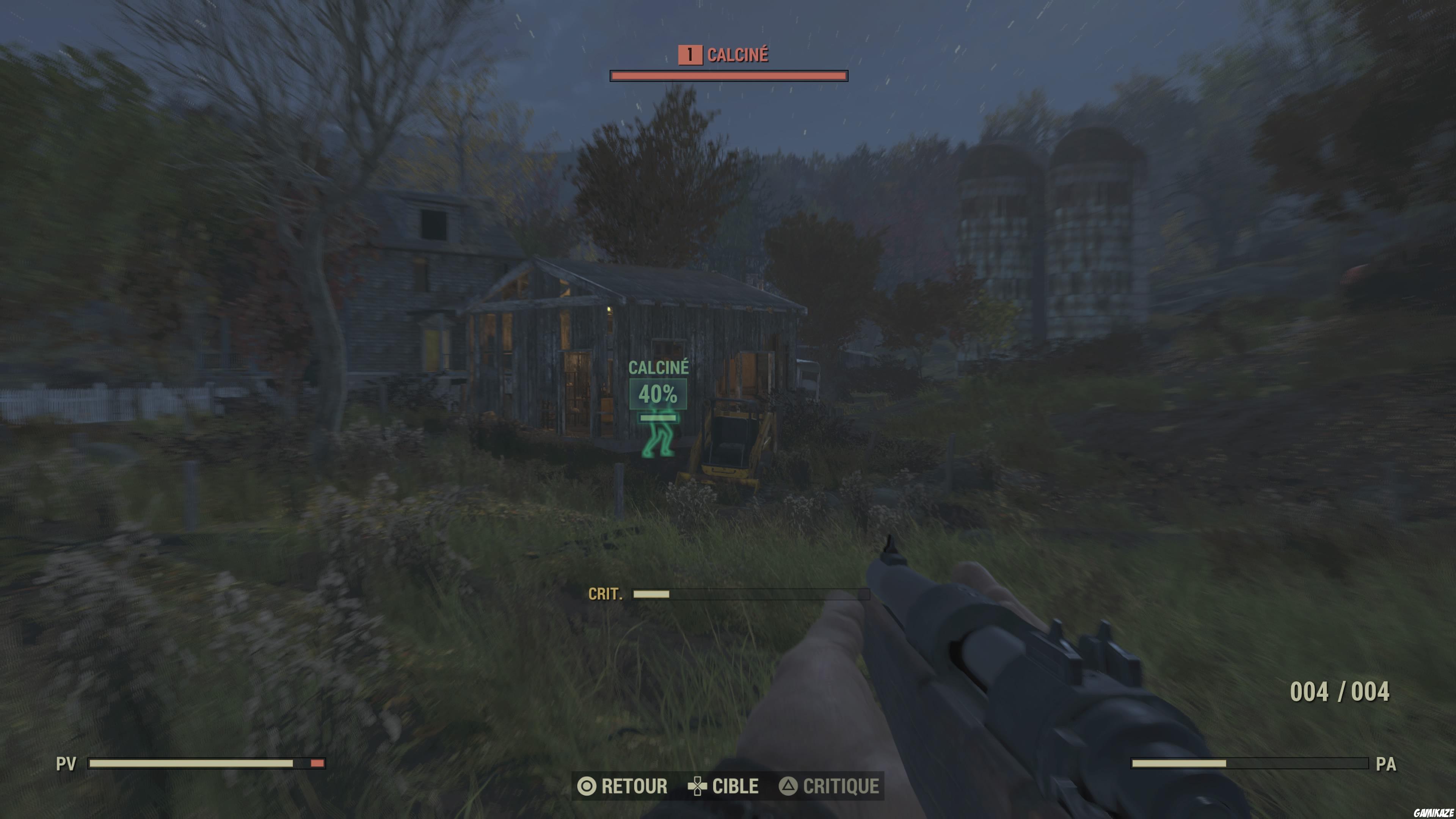Viewport: 1456px width, 819px height.
Task: Toggle critical attack via the CRITIQUE prompt
Action: point(841,786)
